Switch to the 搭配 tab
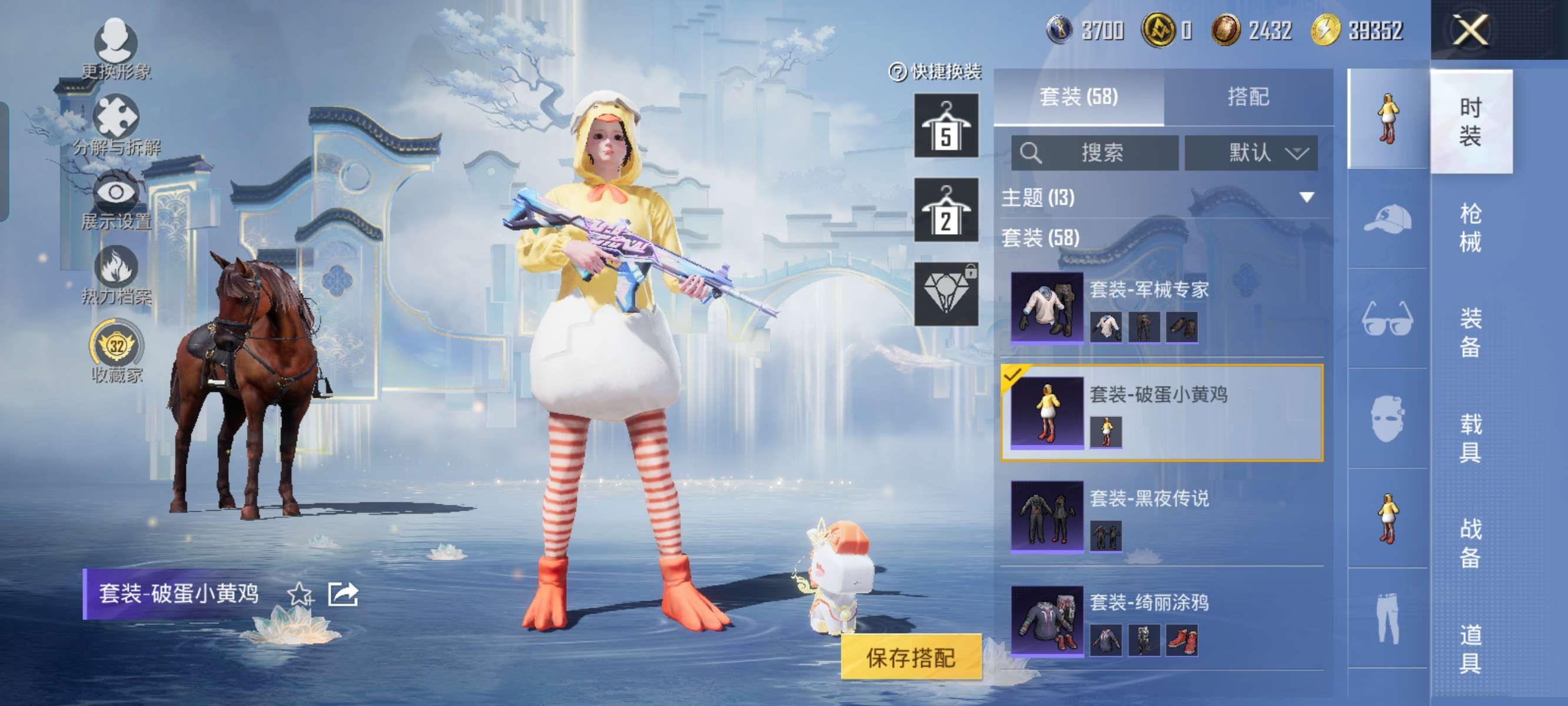Viewport: 1568px width, 706px height. click(x=1248, y=96)
